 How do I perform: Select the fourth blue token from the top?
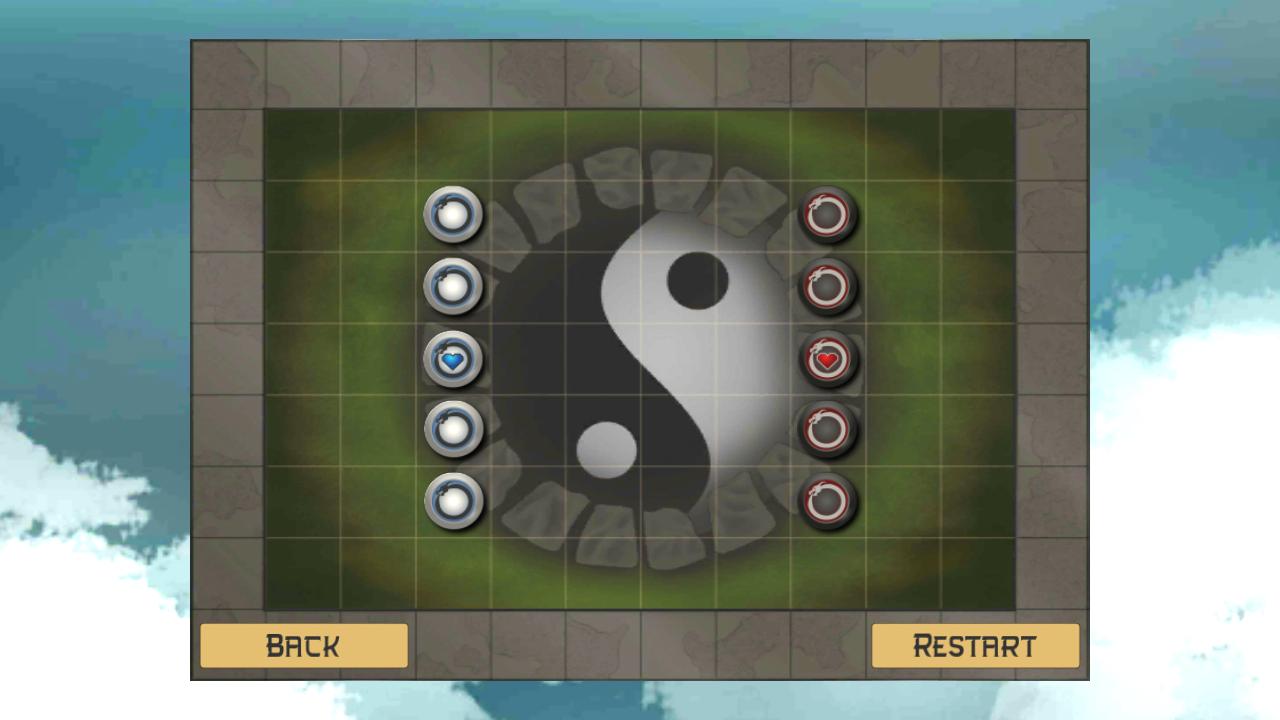(455, 429)
